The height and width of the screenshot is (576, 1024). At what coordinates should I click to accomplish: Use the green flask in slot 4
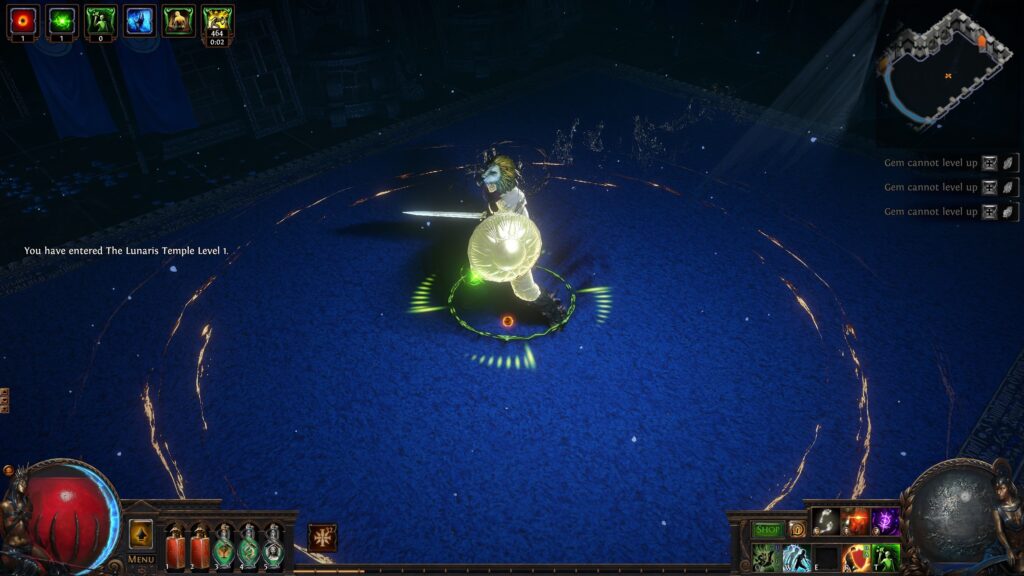pyautogui.click(x=249, y=546)
